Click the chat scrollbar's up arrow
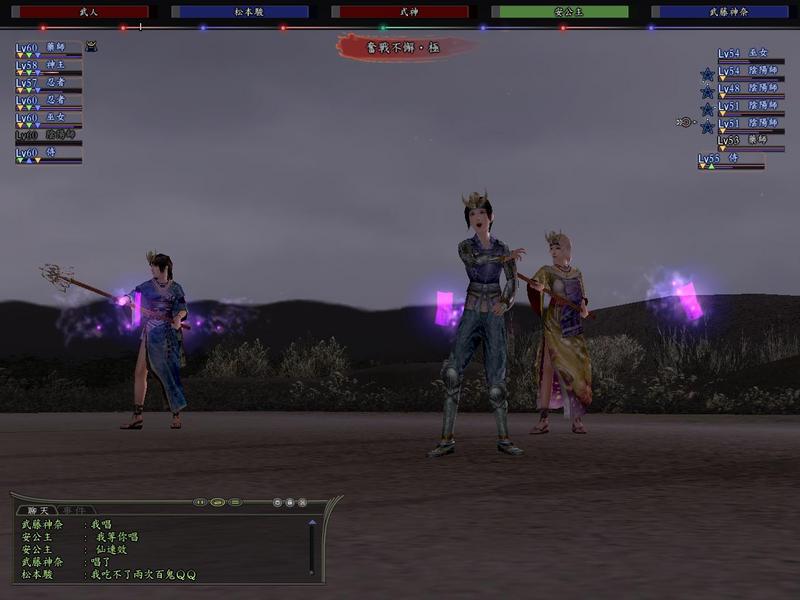The height and width of the screenshot is (600, 800). 312,522
